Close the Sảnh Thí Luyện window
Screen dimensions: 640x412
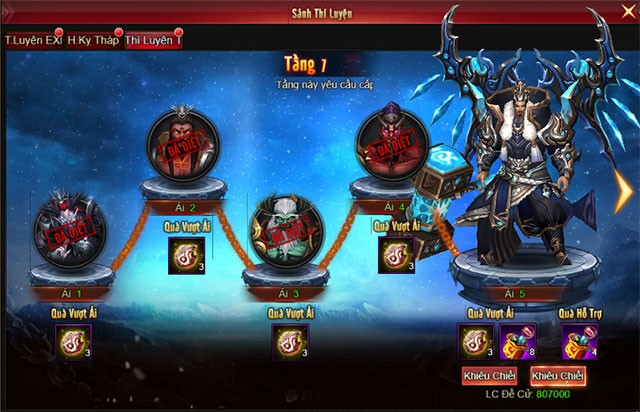[626, 13]
